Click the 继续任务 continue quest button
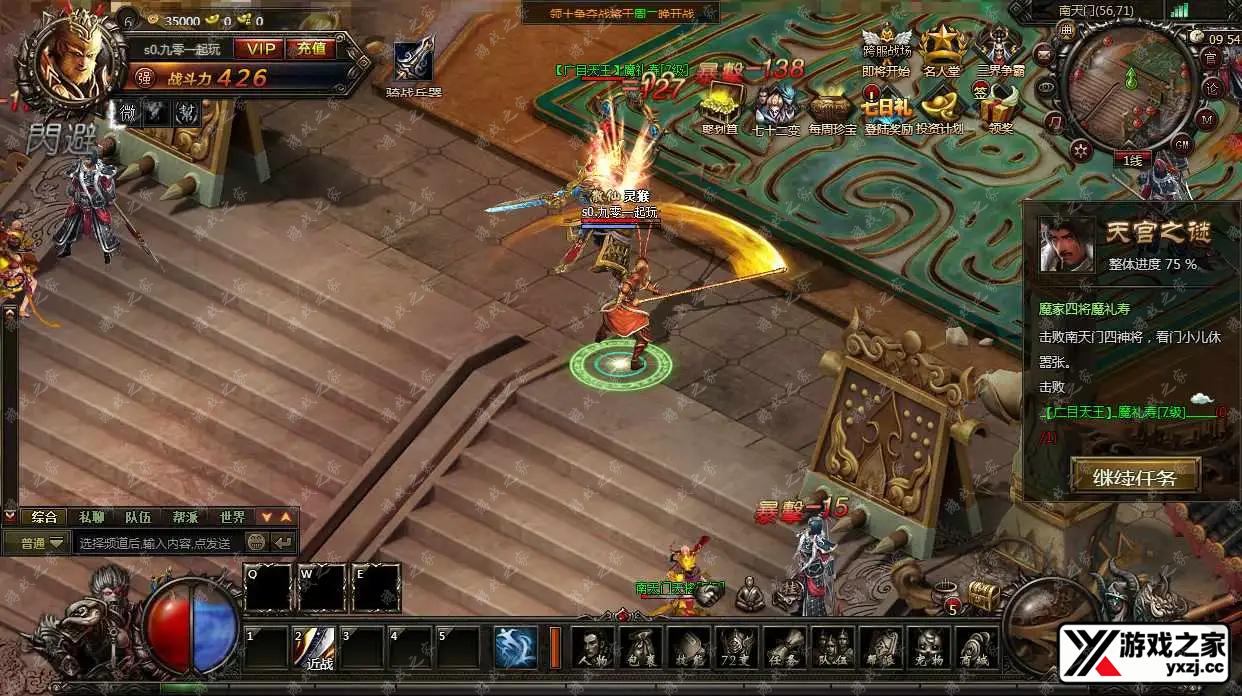 (1135, 476)
